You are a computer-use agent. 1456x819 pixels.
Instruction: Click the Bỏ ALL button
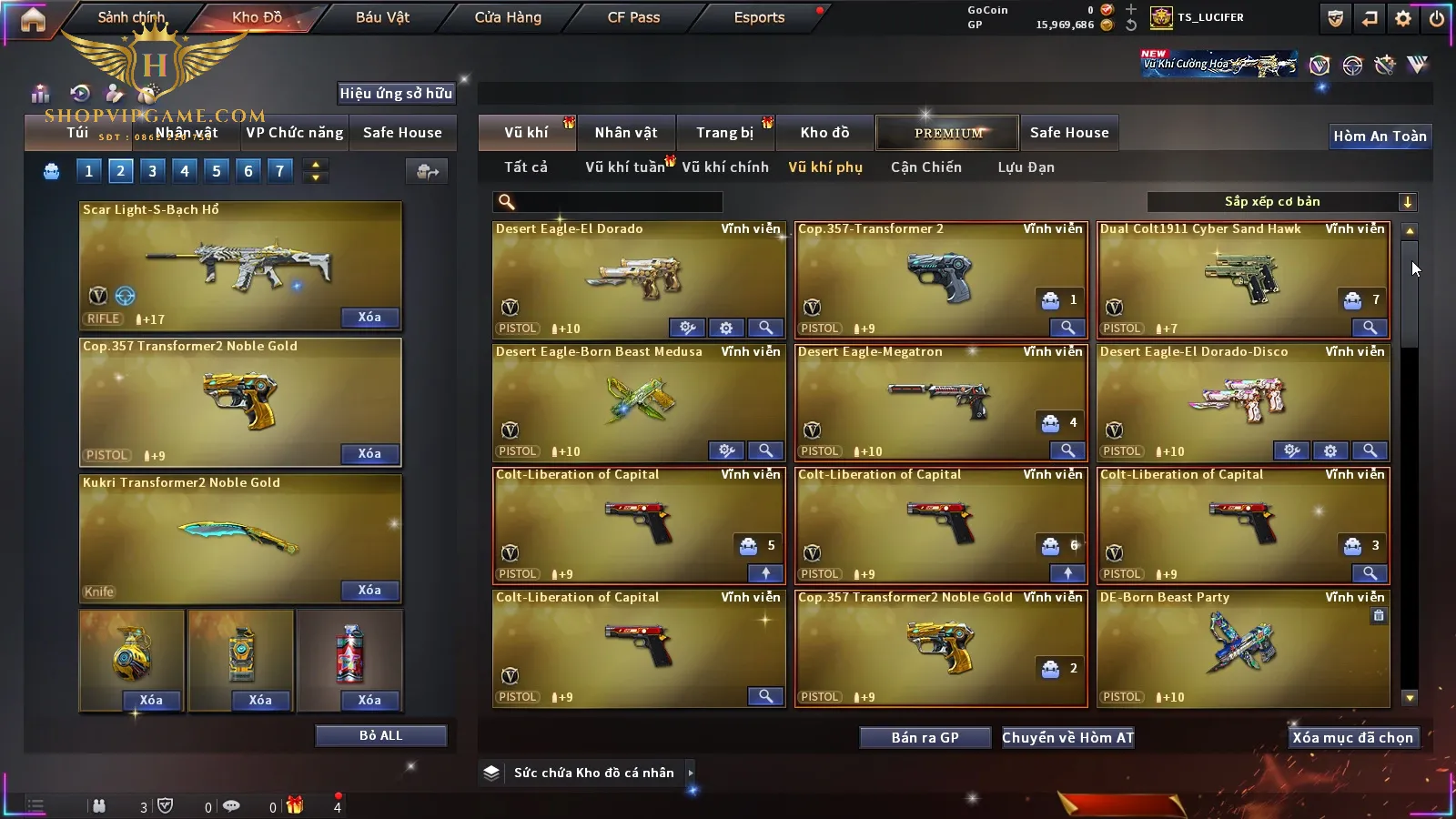[x=380, y=736]
